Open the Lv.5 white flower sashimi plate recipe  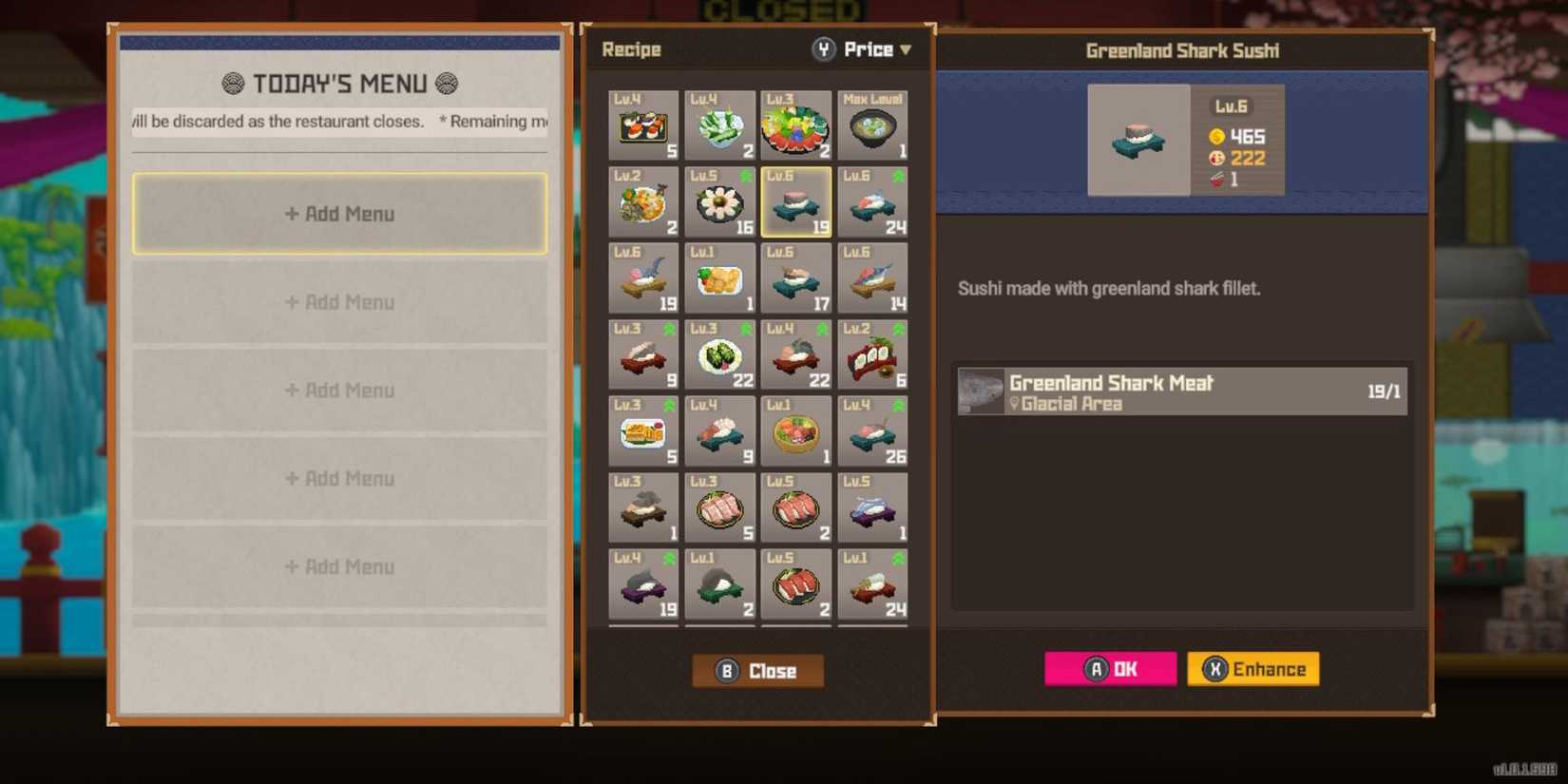point(719,201)
